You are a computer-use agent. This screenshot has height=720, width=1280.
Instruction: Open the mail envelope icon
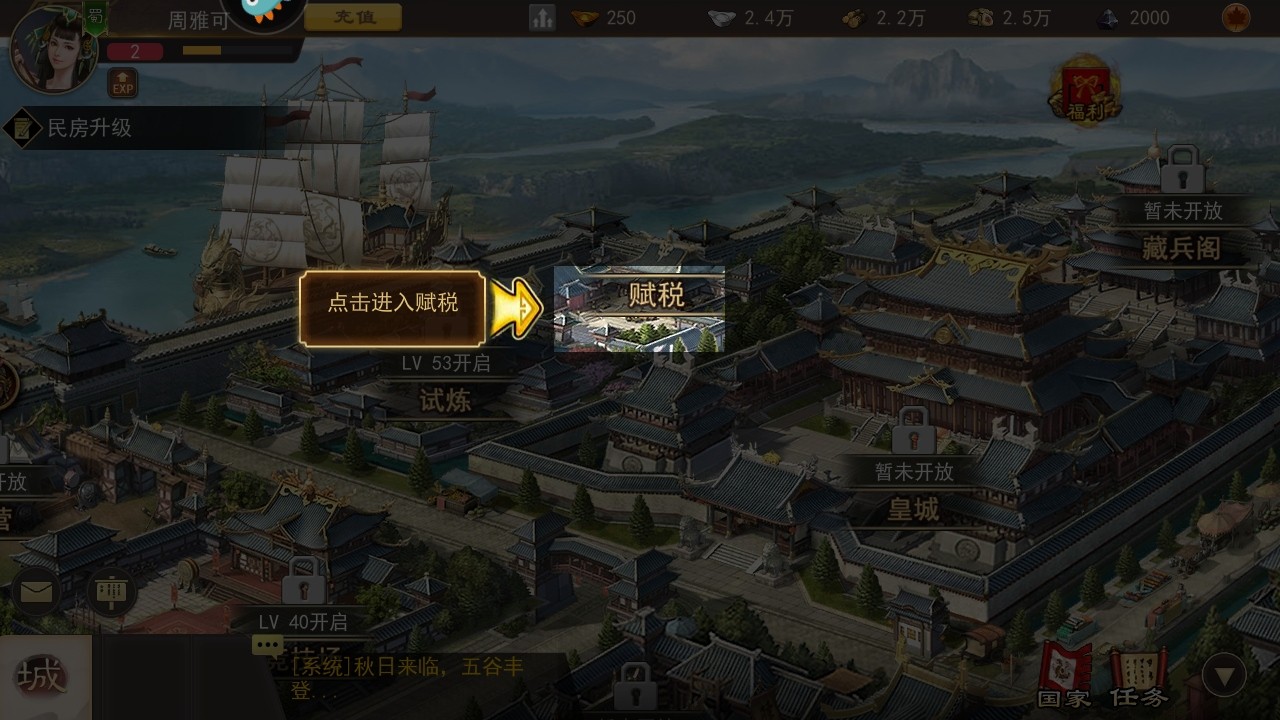tap(37, 593)
